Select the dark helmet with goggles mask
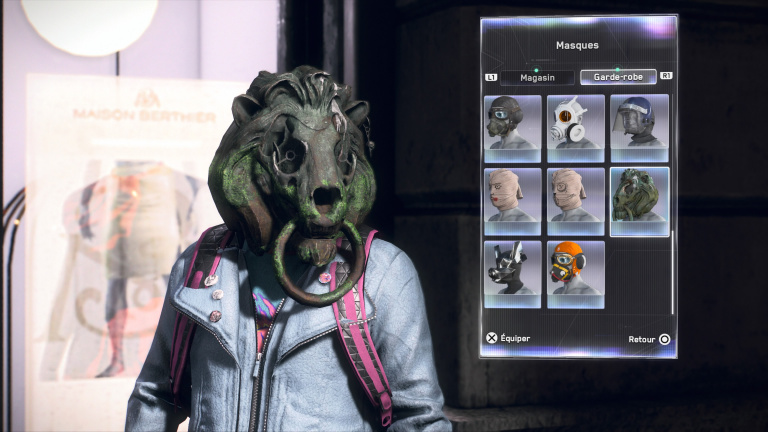This screenshot has width=768, height=432. [x=512, y=128]
